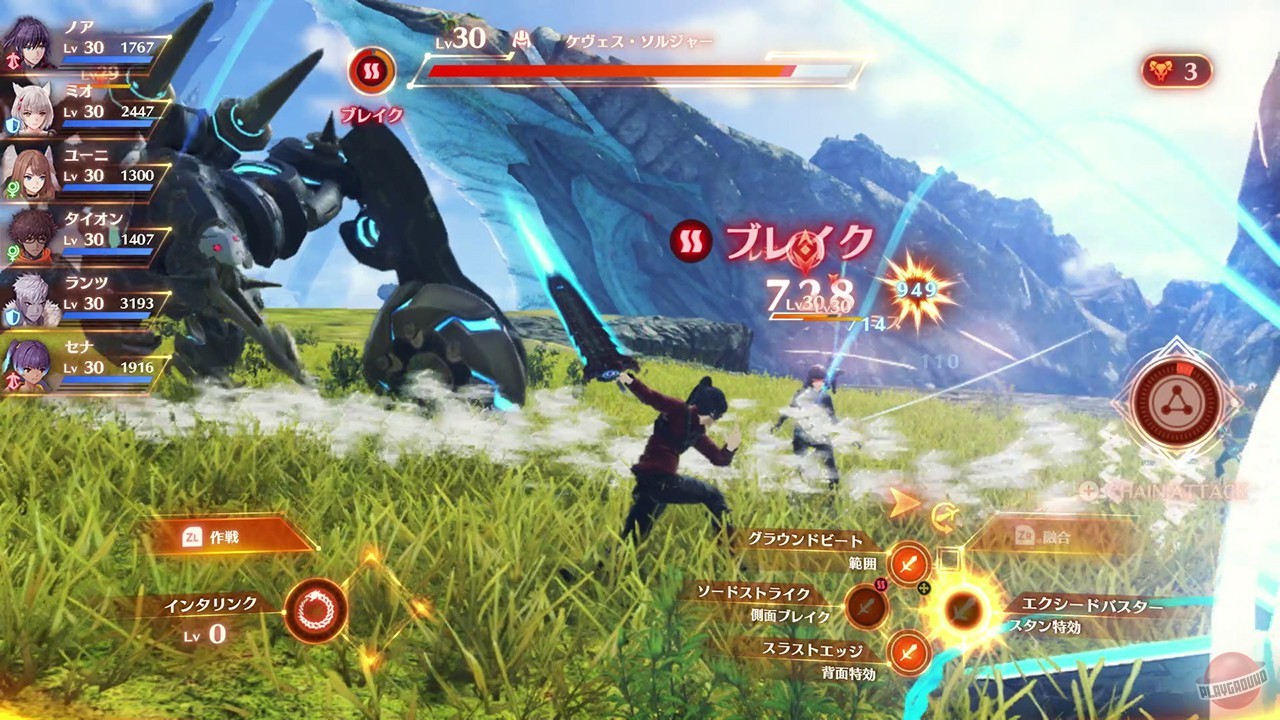Open the ZL 作戦 tactics command
Screen dimensions: 1280x720
[x=210, y=536]
